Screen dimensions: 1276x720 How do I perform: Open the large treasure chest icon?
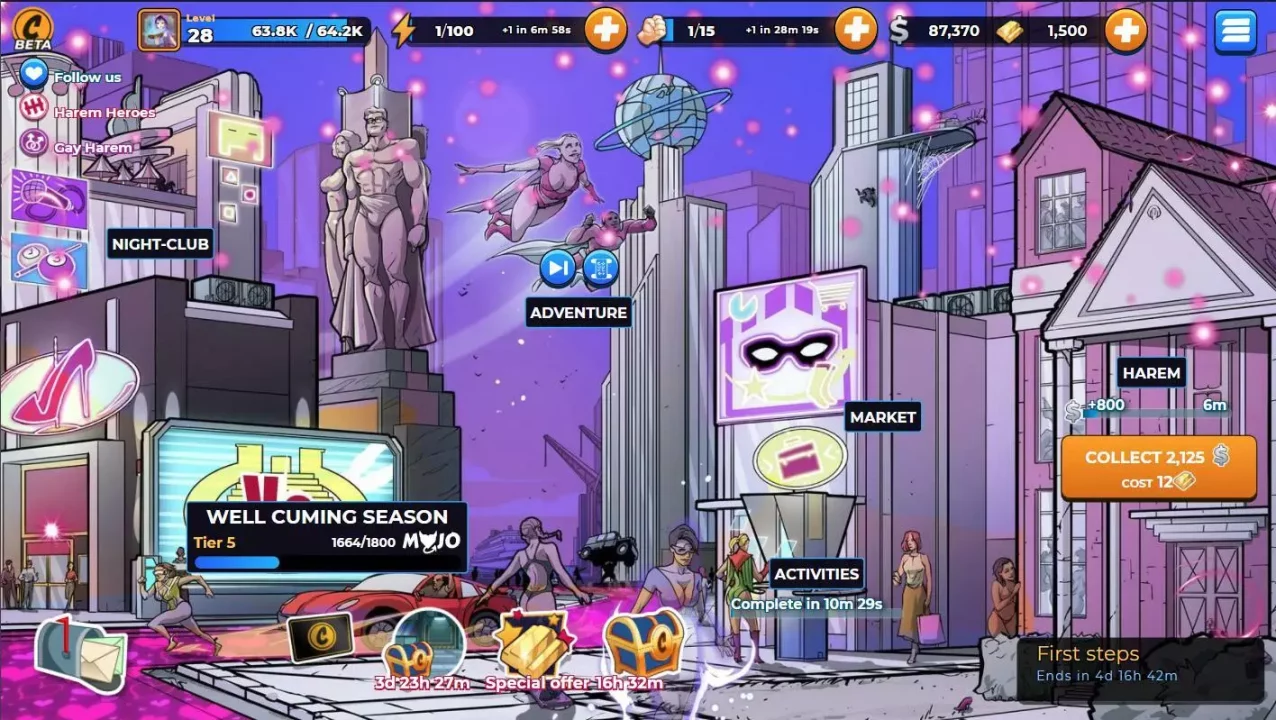point(644,643)
